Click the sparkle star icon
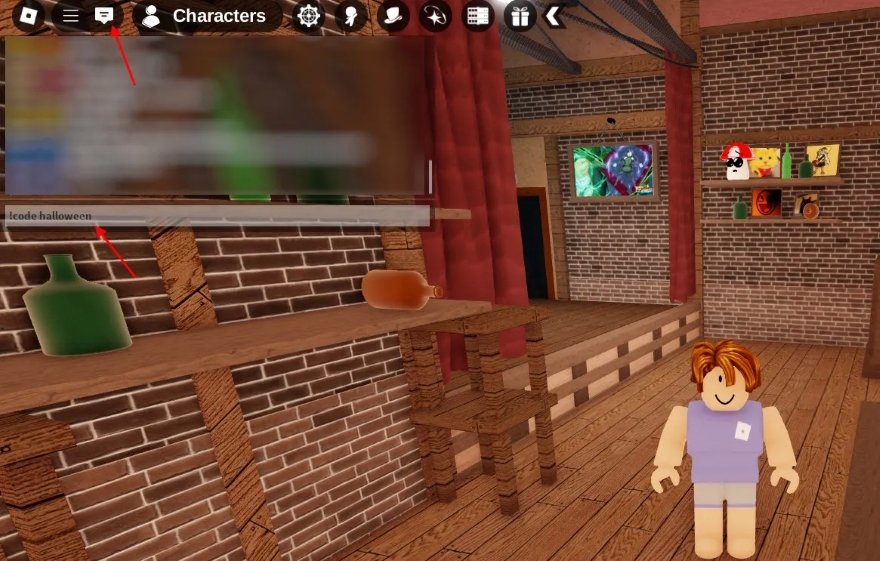880x561 pixels. 435,16
